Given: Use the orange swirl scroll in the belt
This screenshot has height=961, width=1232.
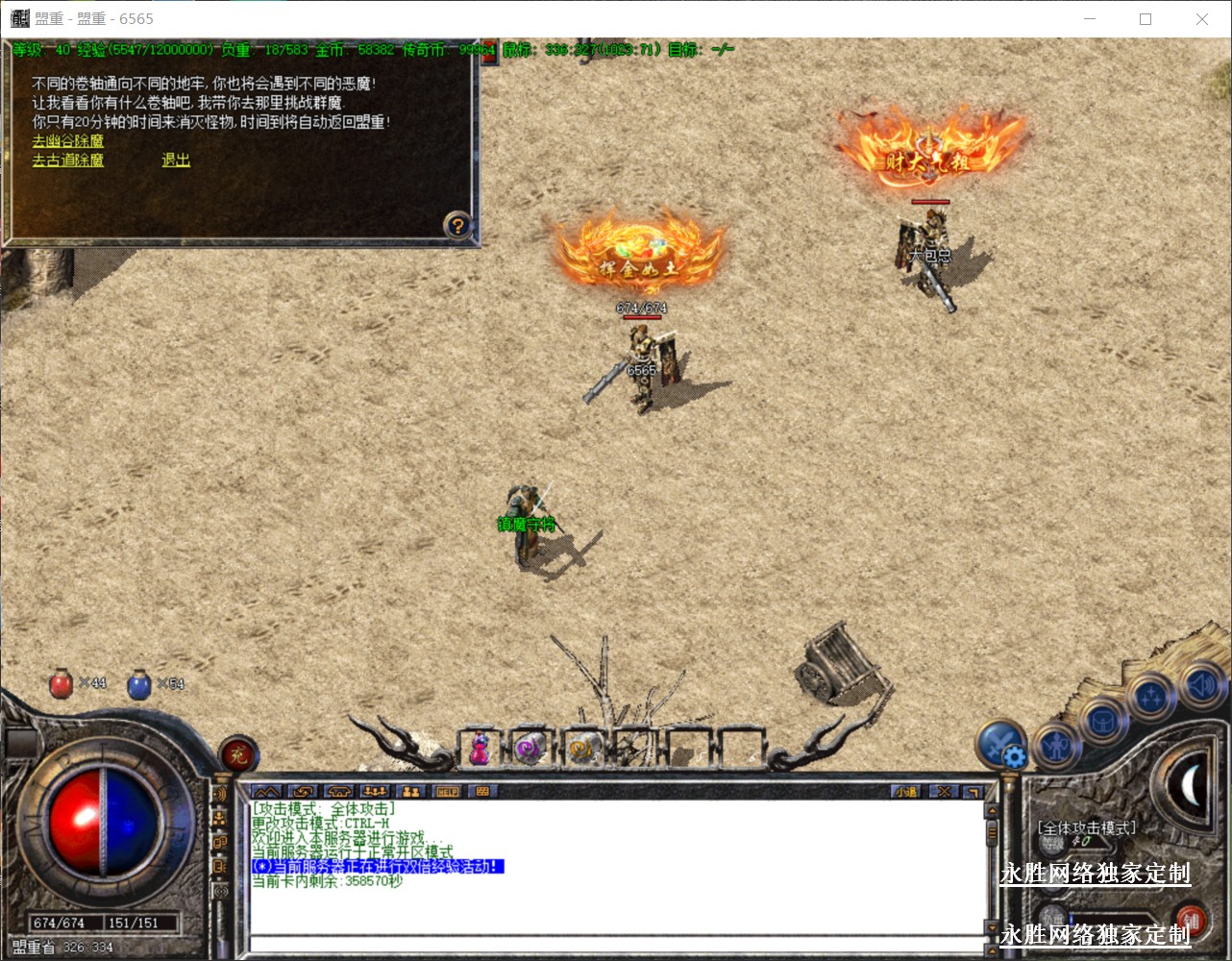Looking at the screenshot, I should pyautogui.click(x=581, y=750).
